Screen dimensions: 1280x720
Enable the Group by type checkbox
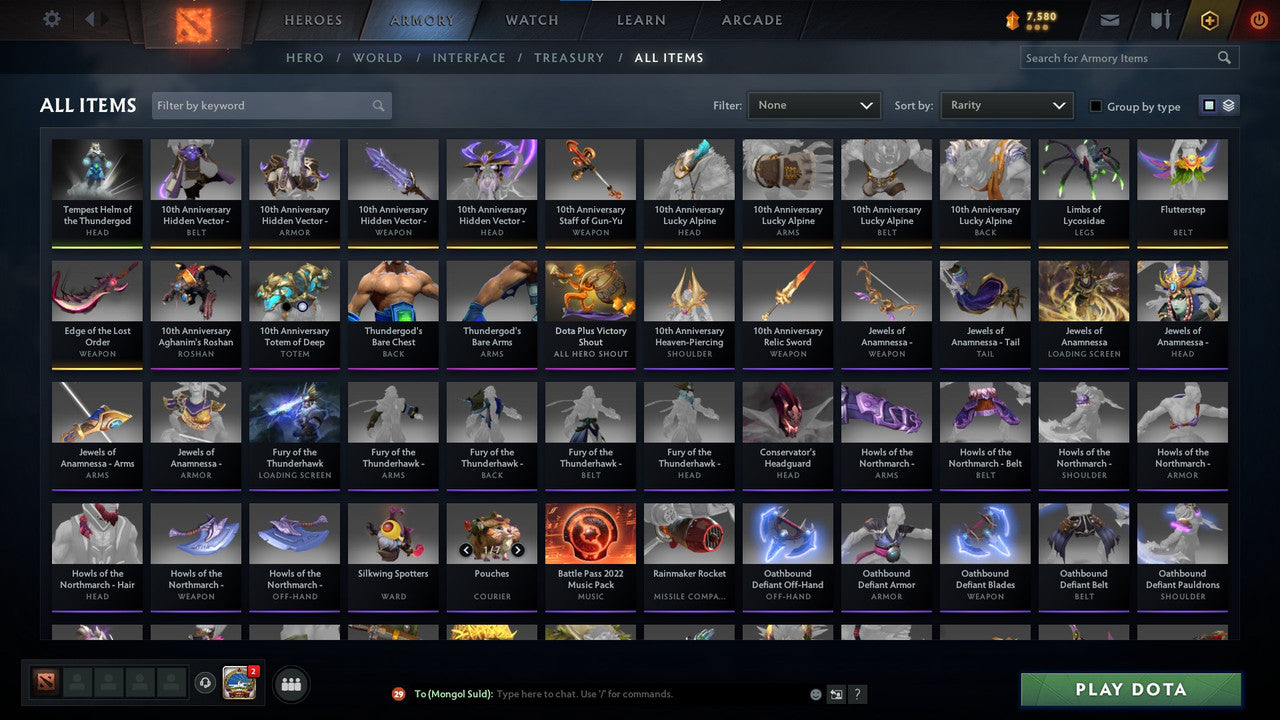pyautogui.click(x=1096, y=105)
